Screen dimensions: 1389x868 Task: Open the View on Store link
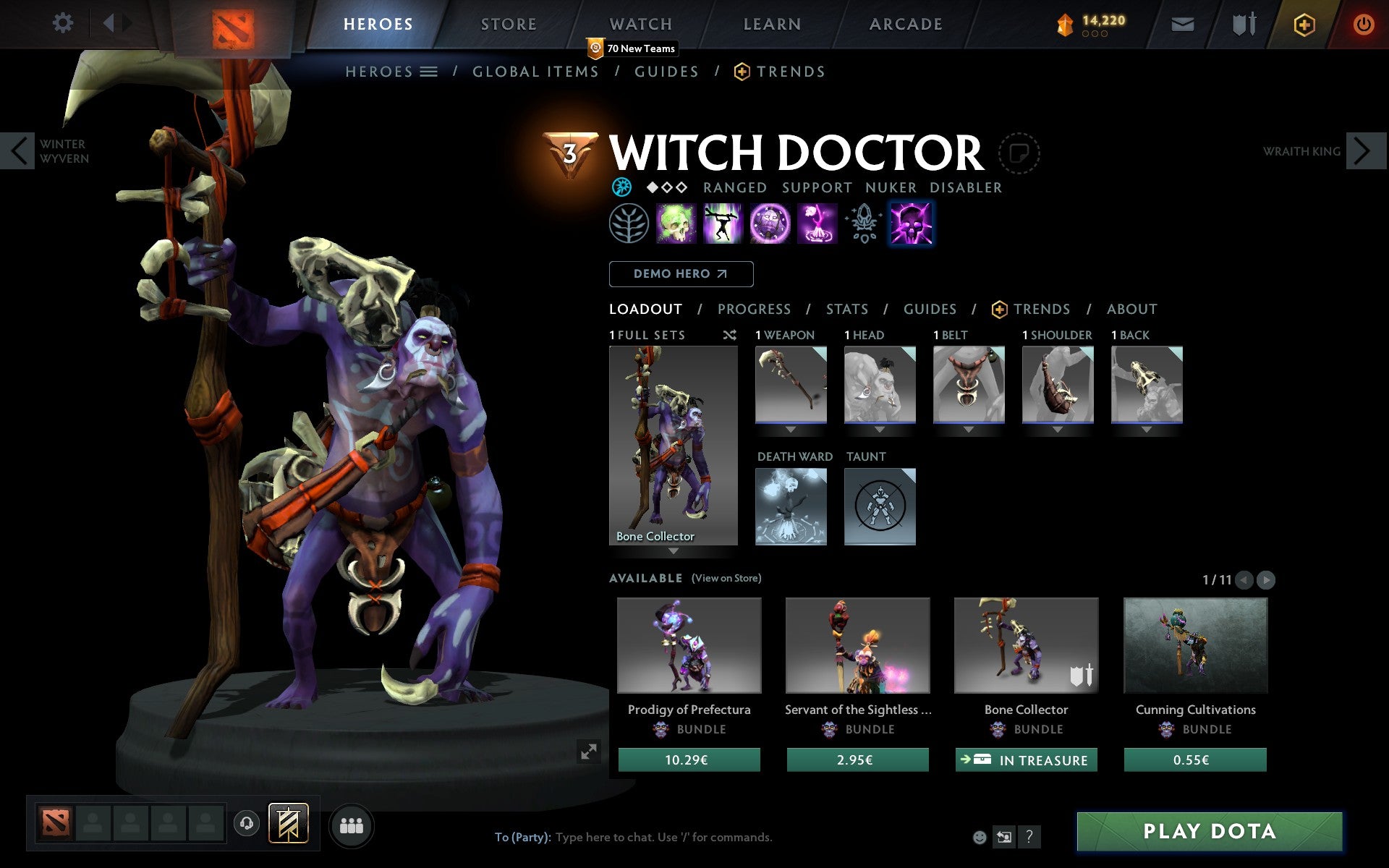coord(726,578)
